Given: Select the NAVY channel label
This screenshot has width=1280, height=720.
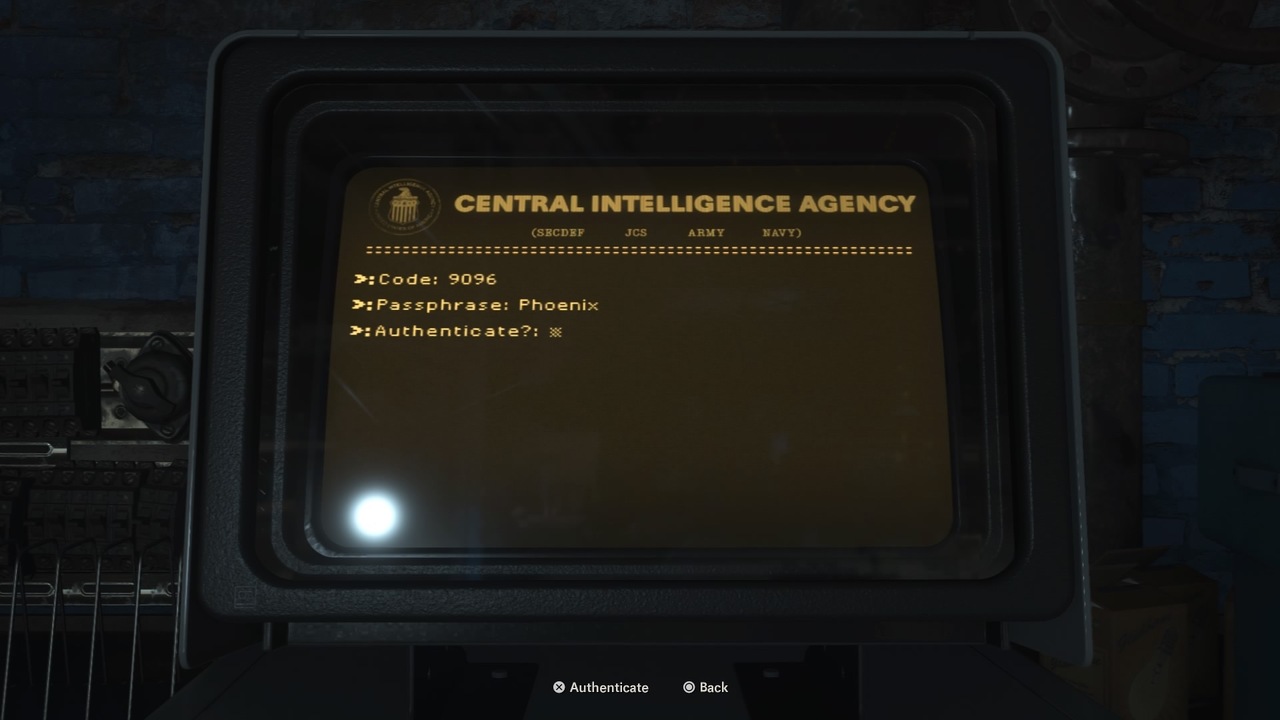Looking at the screenshot, I should point(780,232).
